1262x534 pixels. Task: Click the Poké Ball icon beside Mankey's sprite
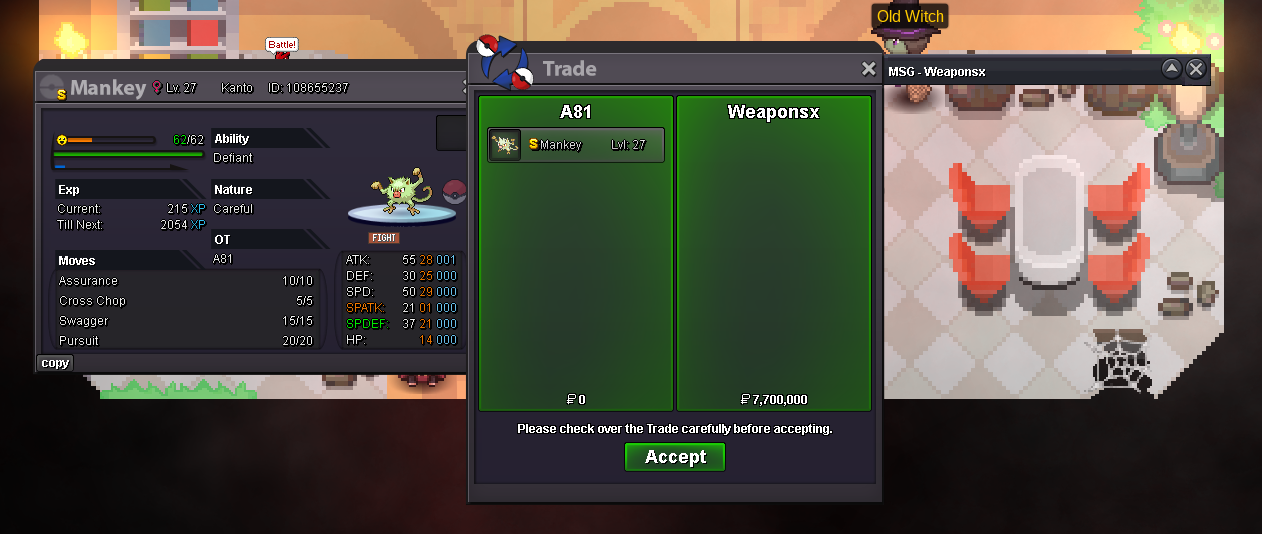click(455, 191)
